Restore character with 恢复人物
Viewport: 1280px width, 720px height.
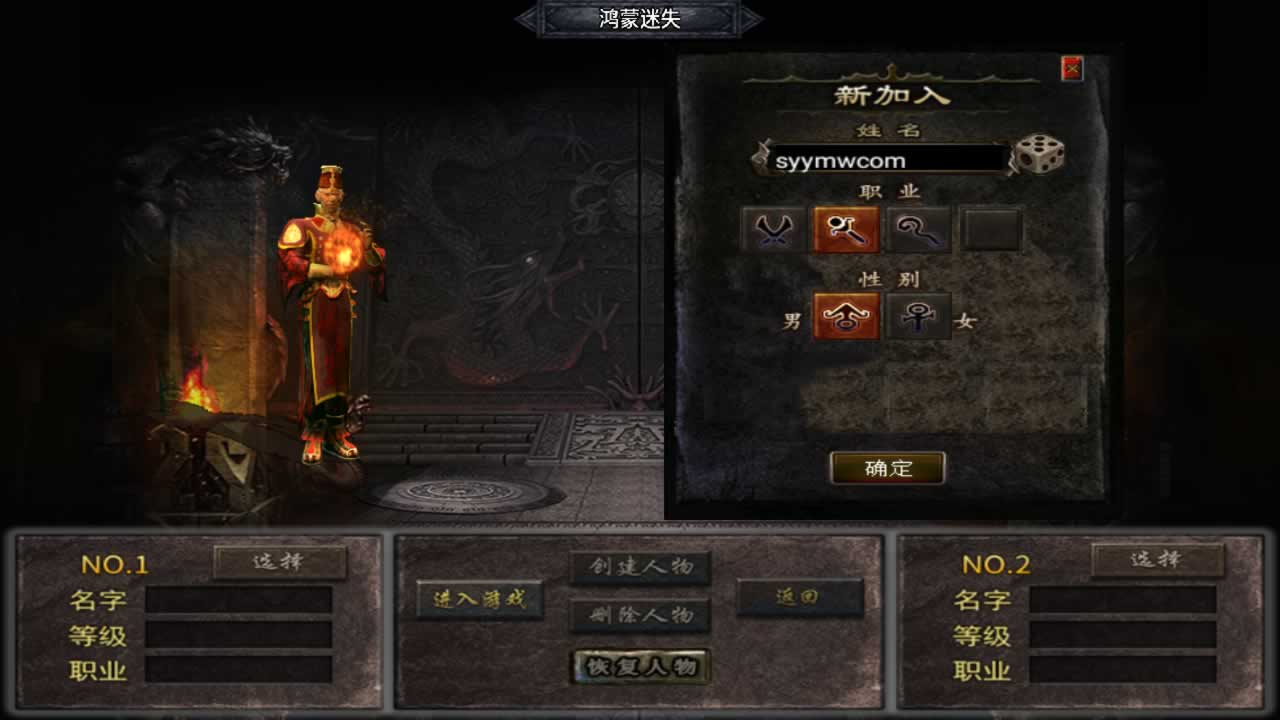[x=640, y=667]
